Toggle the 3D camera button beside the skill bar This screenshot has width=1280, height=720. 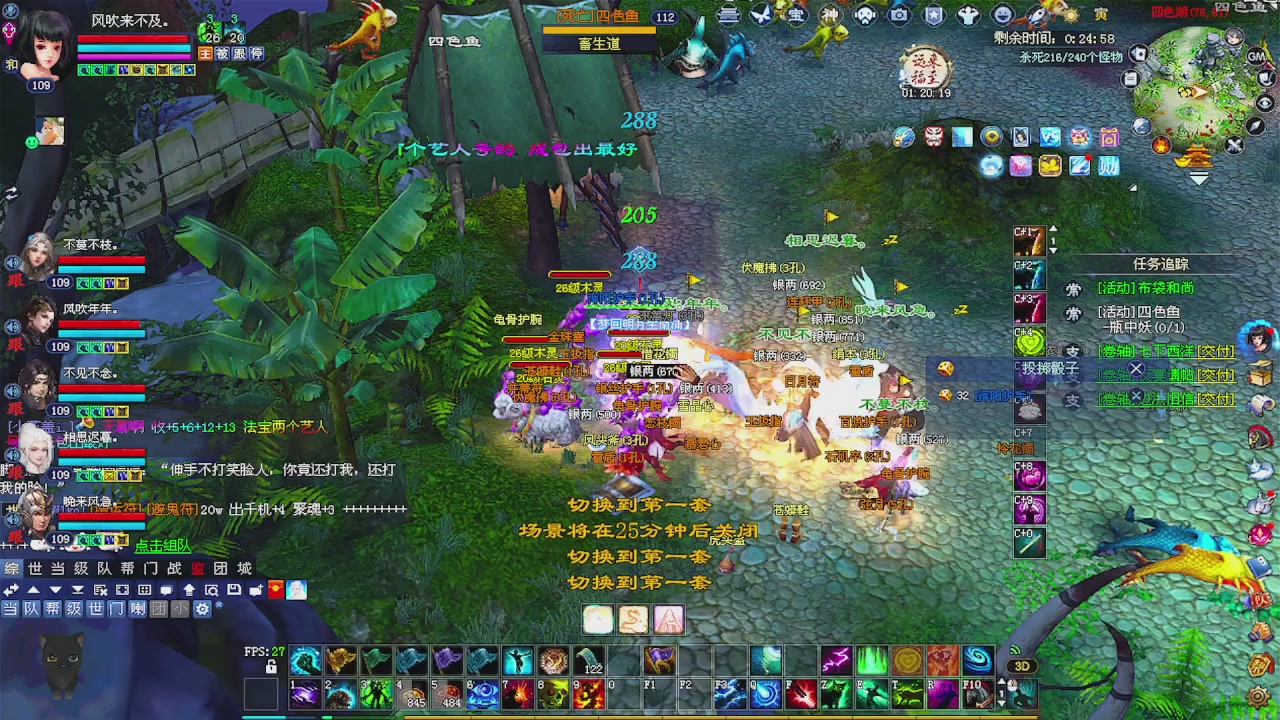click(1022, 665)
